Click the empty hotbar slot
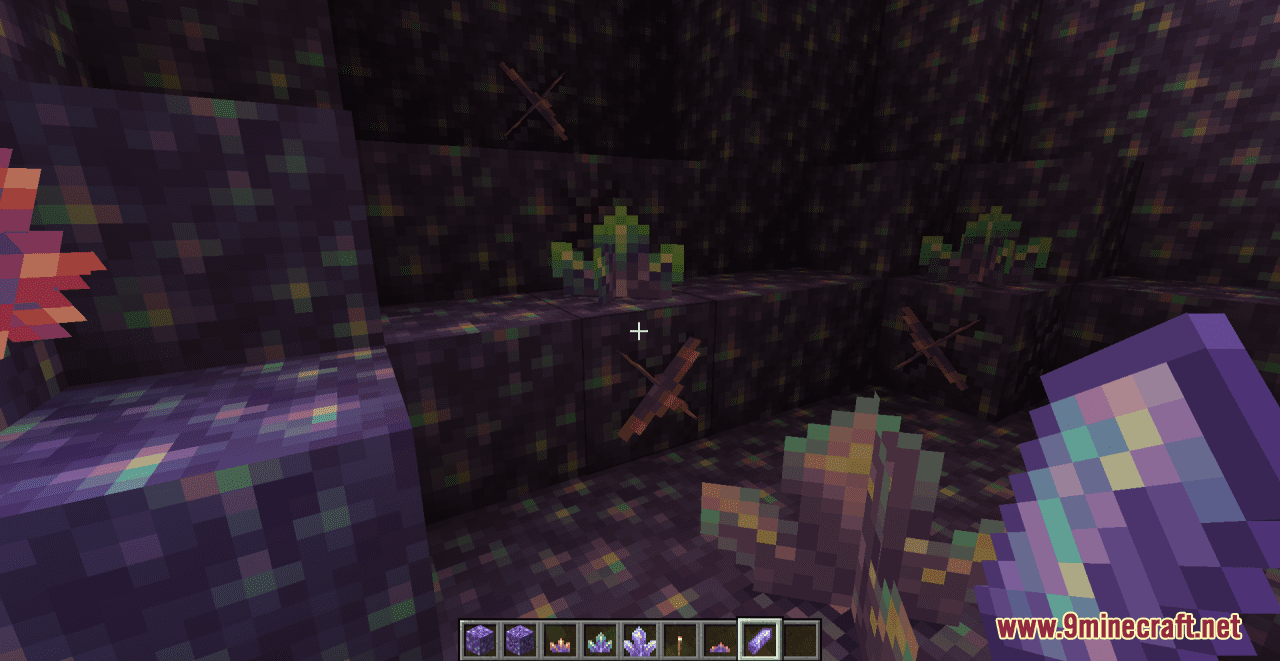Viewport: 1280px width, 661px height. pyautogui.click(x=800, y=638)
